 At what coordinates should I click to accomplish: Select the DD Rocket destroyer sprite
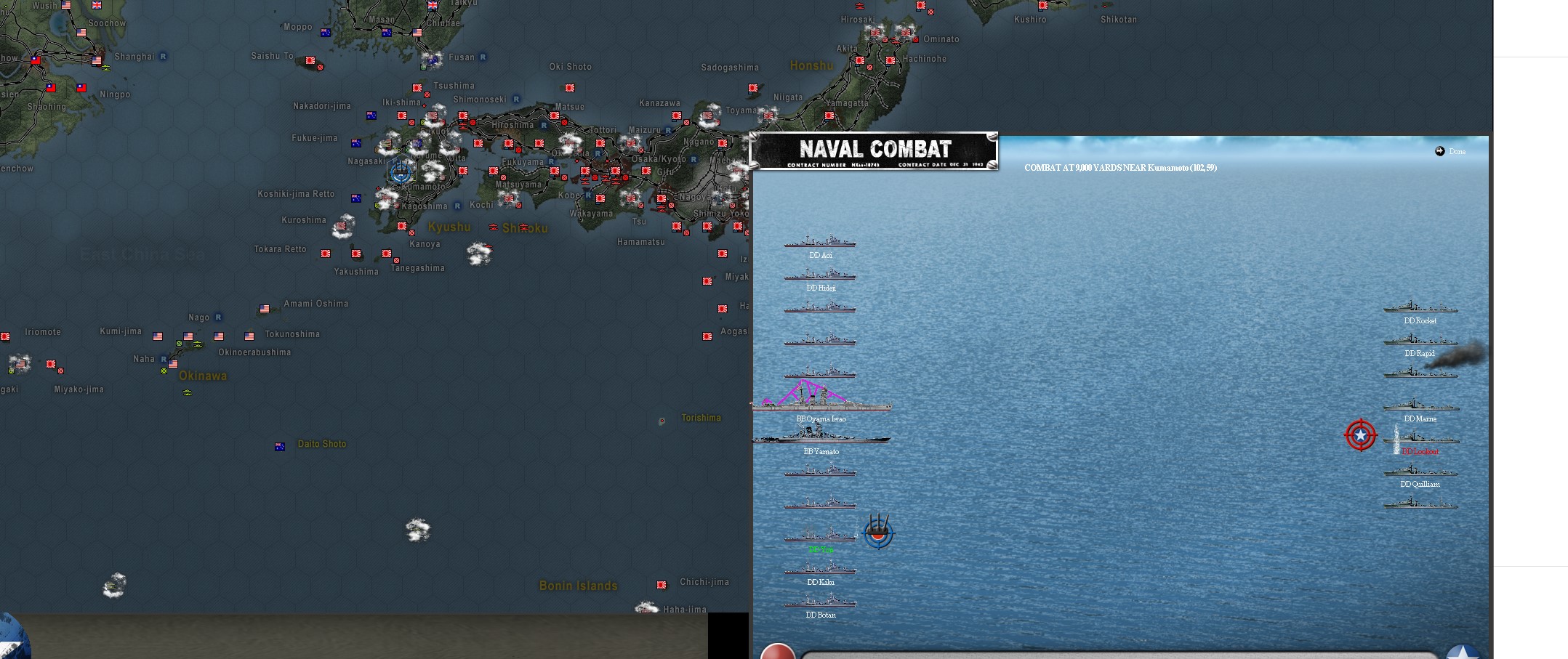(x=1420, y=310)
